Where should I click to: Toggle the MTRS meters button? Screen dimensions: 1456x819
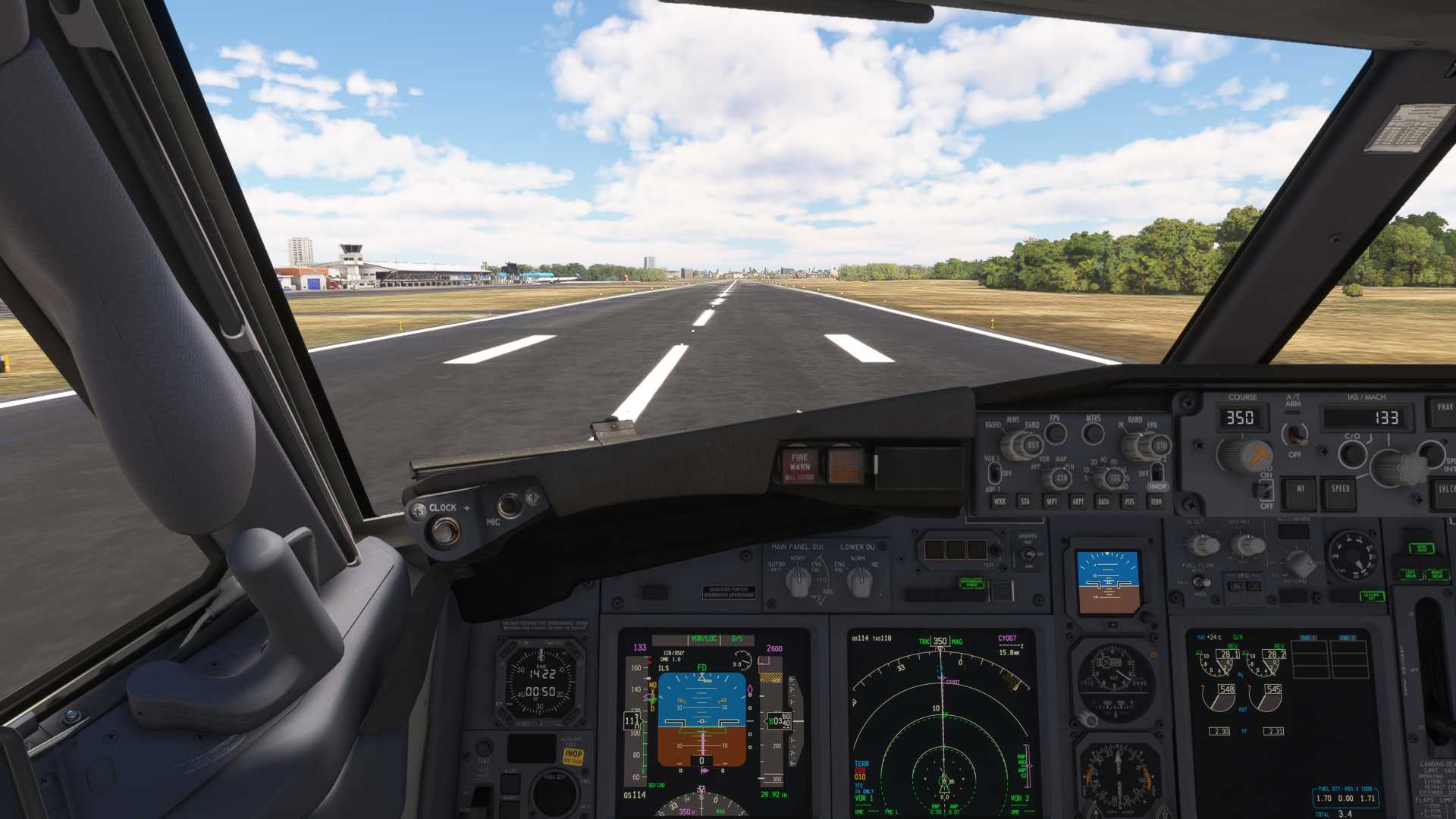pyautogui.click(x=1093, y=434)
